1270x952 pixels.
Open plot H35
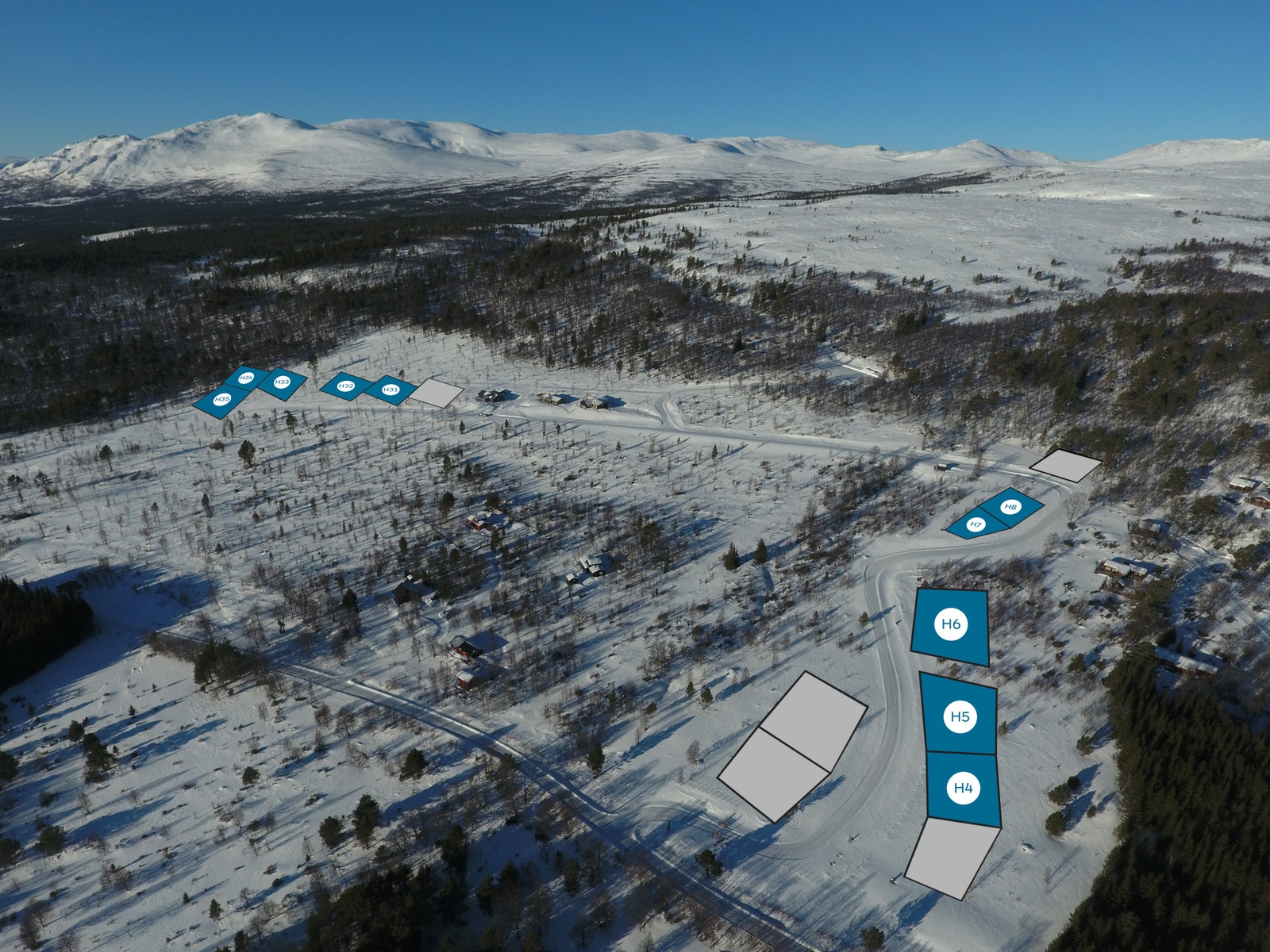pyautogui.click(x=221, y=400)
